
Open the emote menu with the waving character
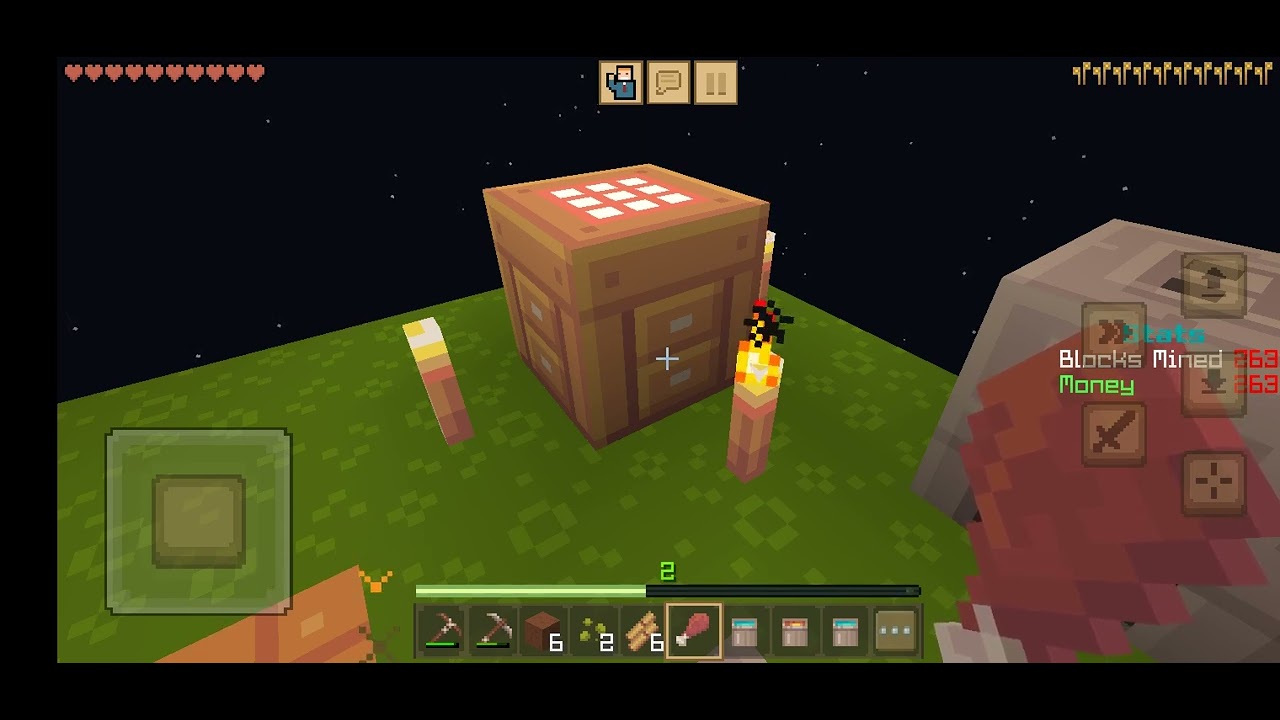621,83
